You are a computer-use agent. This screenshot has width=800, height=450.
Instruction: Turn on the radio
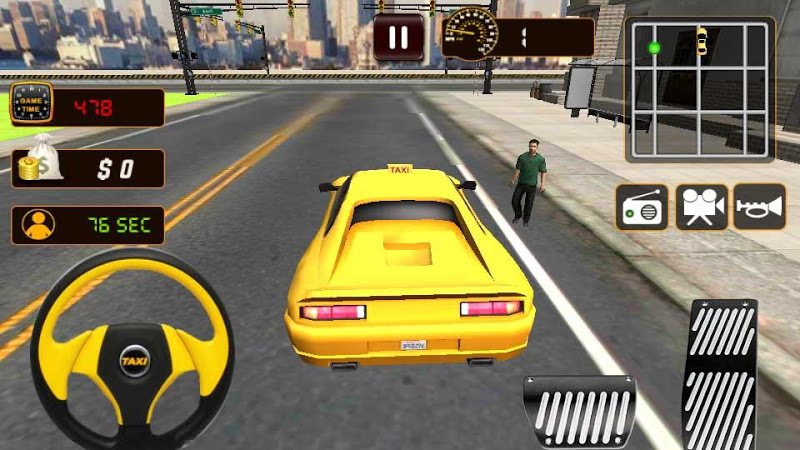click(x=641, y=207)
